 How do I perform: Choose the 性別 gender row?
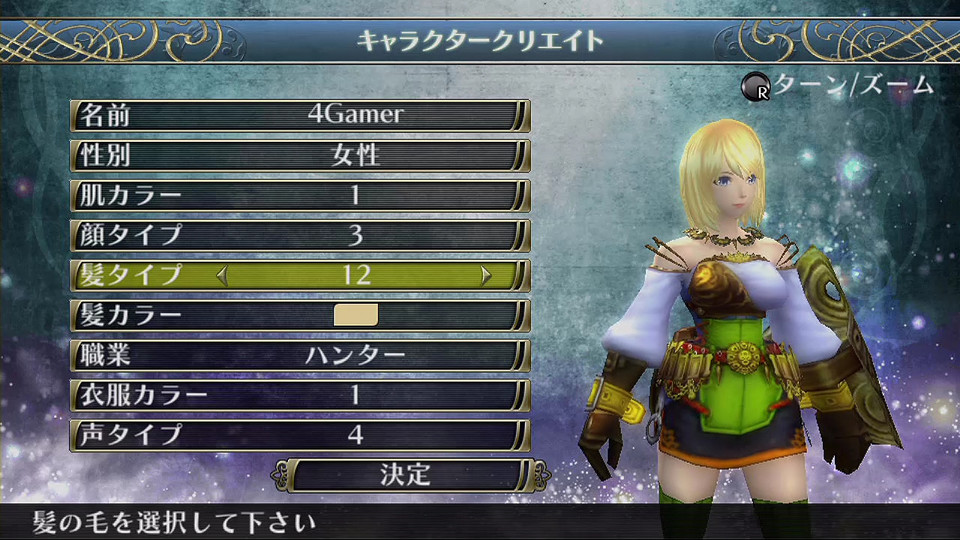coord(300,155)
